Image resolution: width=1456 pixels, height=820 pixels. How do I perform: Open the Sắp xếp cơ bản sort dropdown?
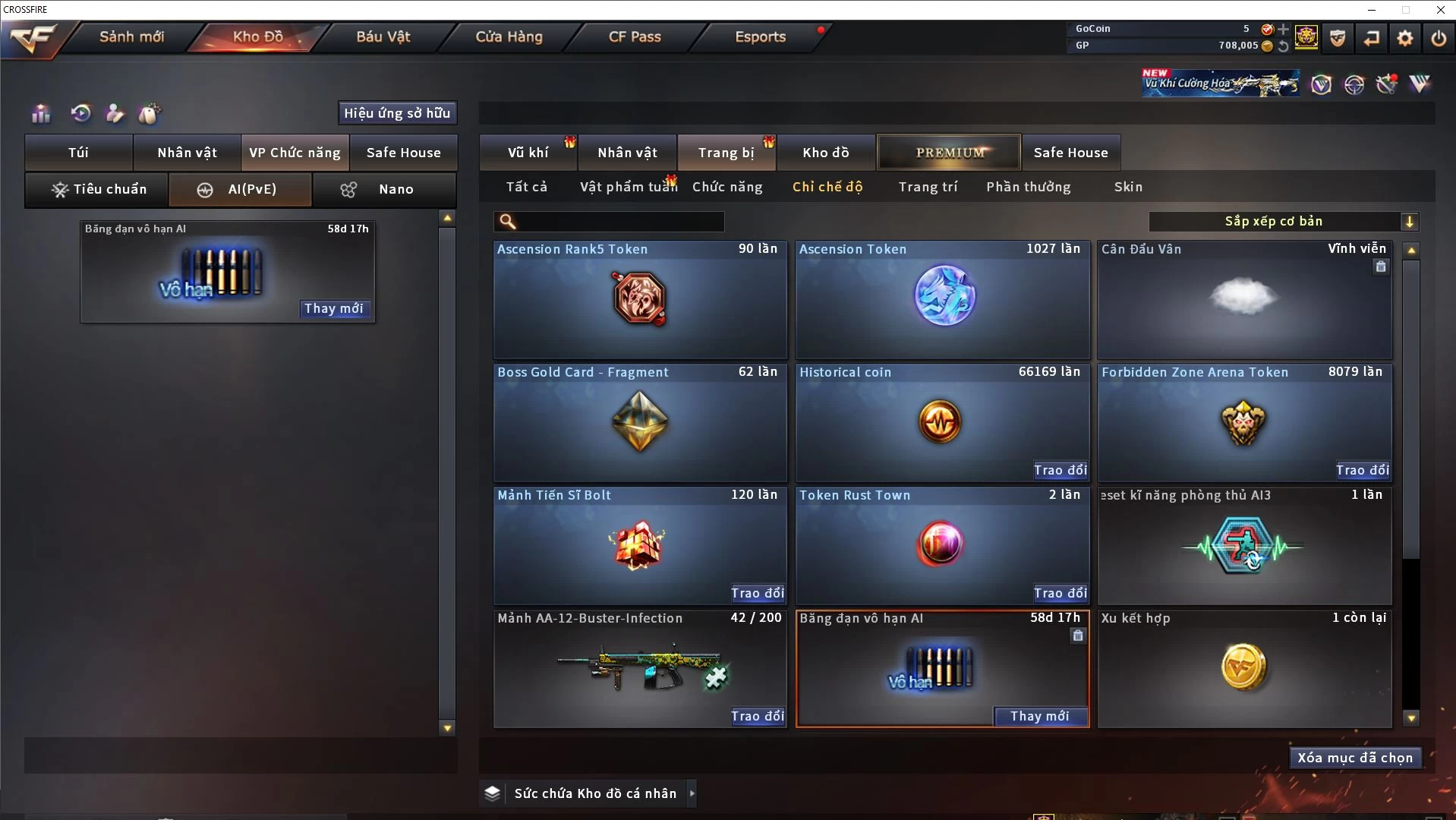[1283, 222]
